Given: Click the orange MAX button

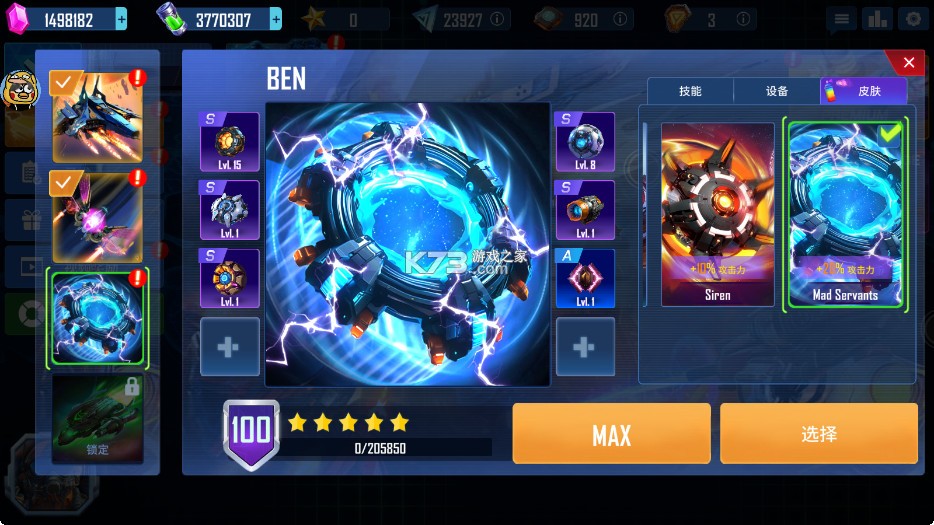Looking at the screenshot, I should 611,434.
